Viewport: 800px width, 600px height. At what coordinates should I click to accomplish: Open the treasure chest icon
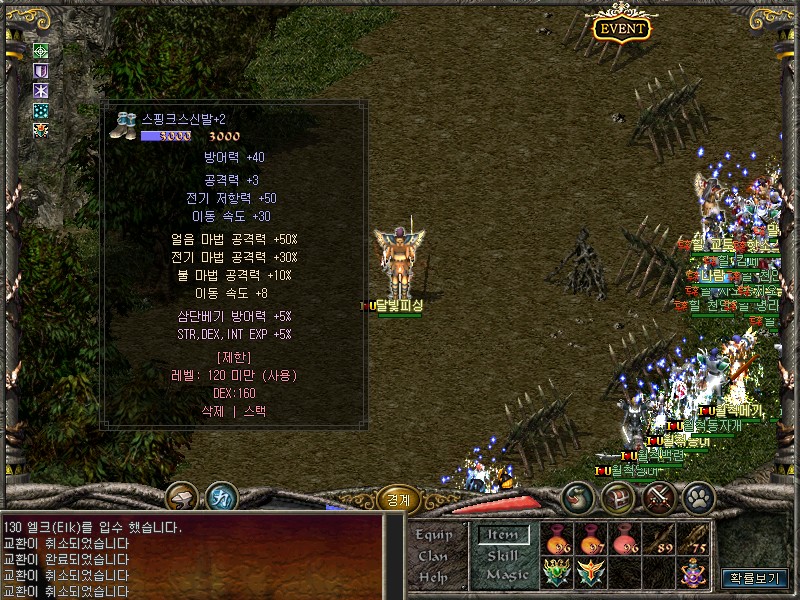click(617, 497)
